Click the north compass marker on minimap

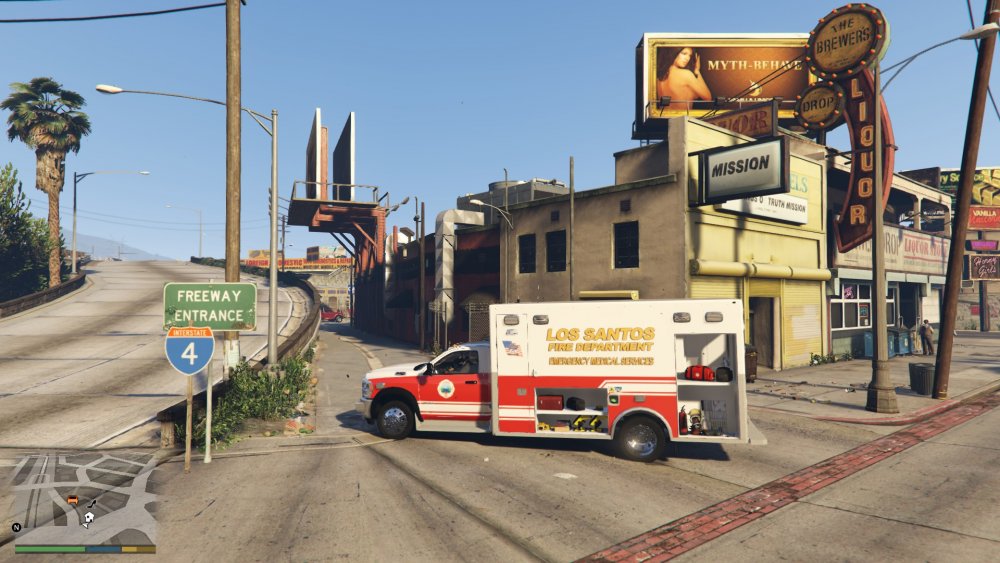[17, 527]
